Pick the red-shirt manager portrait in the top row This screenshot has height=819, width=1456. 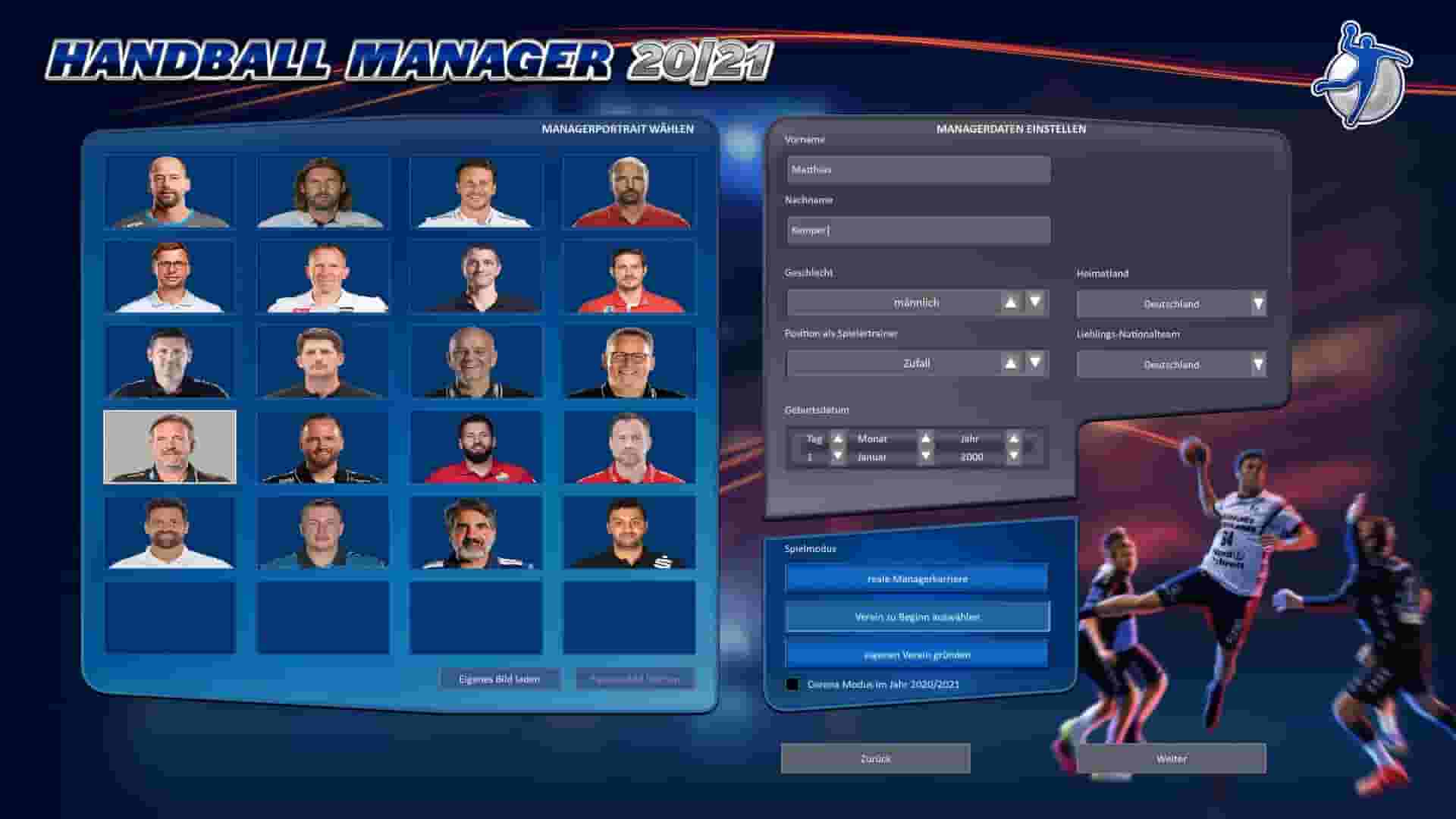click(630, 194)
